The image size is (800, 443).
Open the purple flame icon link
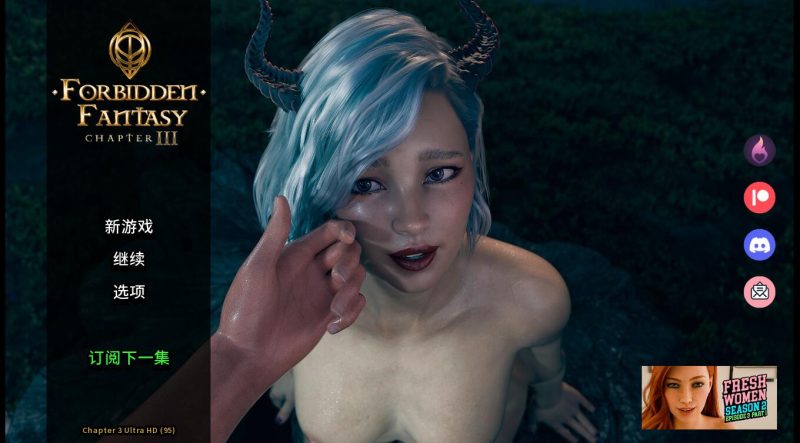pos(759,151)
